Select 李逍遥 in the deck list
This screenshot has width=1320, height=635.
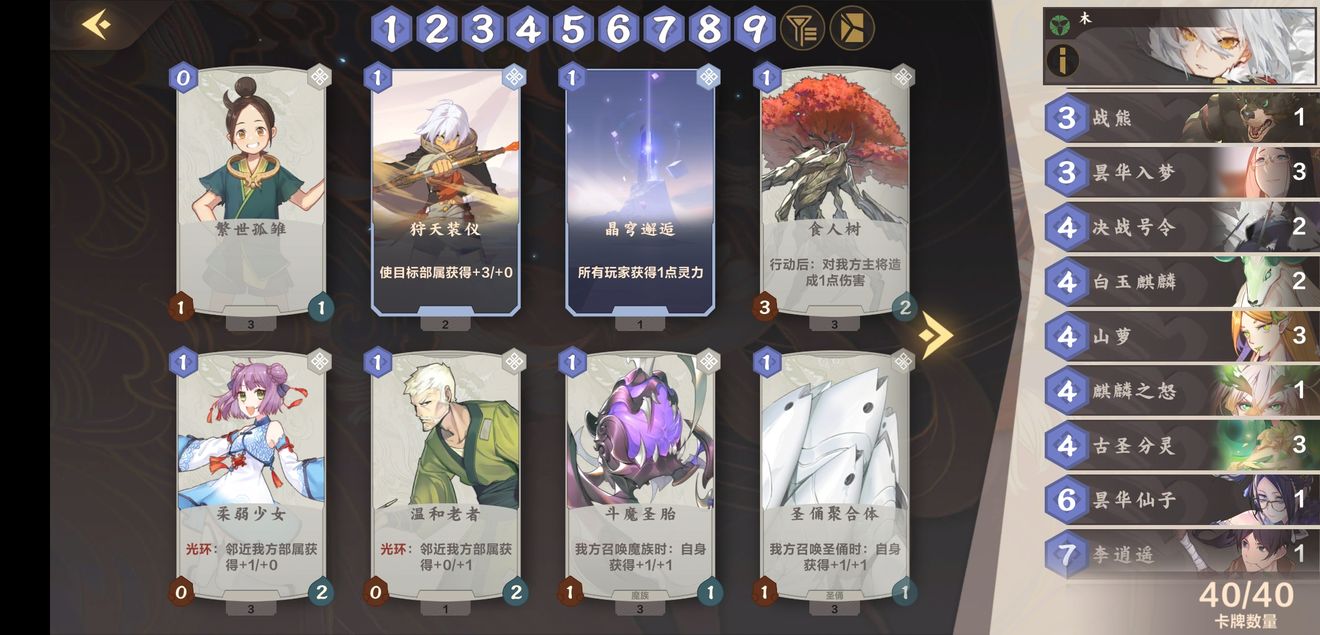click(x=1180, y=554)
